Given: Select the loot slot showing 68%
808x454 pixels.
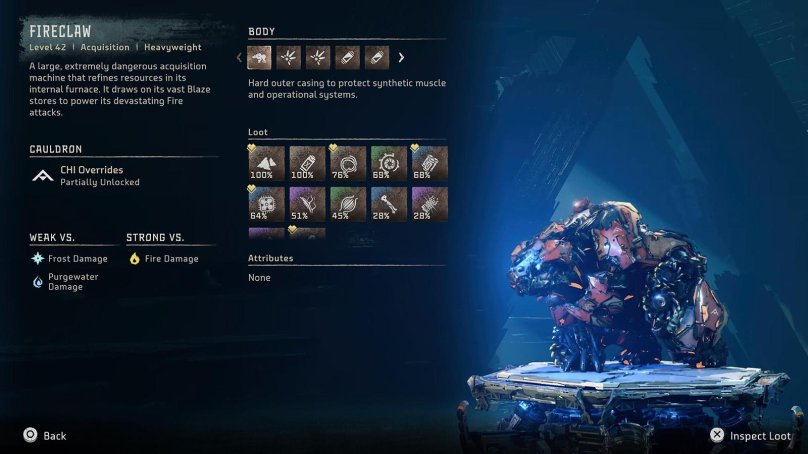Looking at the screenshot, I should click(430, 163).
